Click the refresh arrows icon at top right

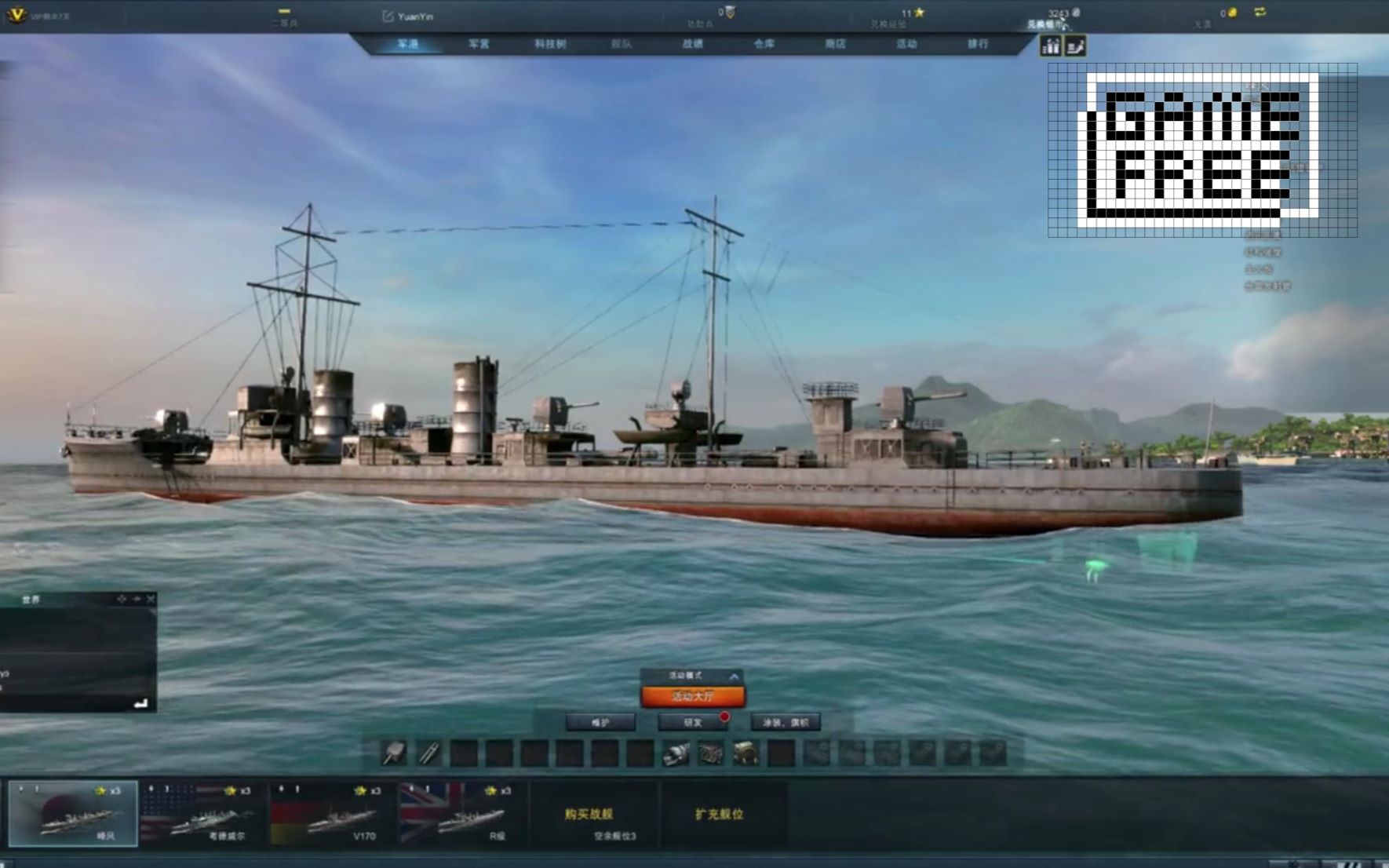(x=1260, y=13)
